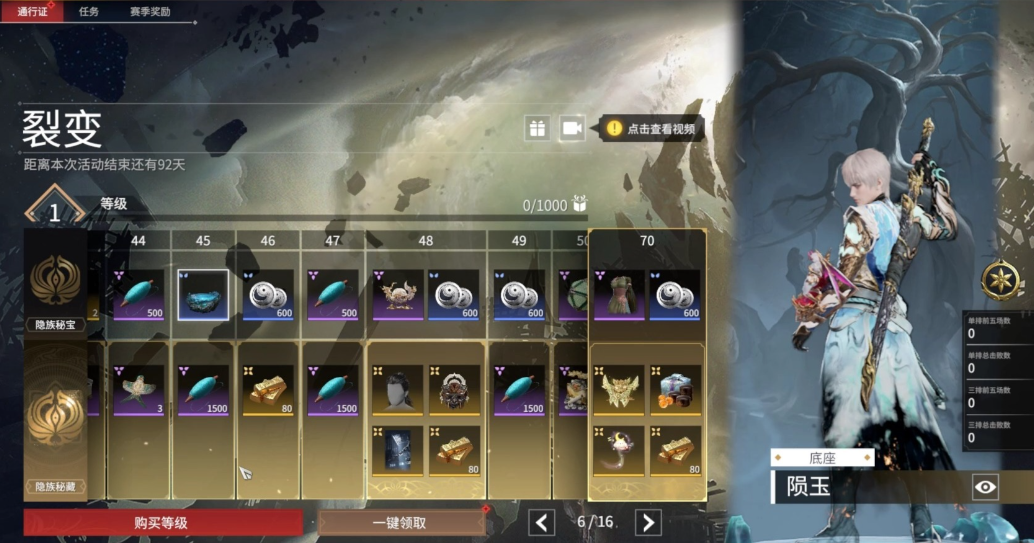Click the 购买等级 button
Screen dimensions: 1034x543
click(x=162, y=522)
